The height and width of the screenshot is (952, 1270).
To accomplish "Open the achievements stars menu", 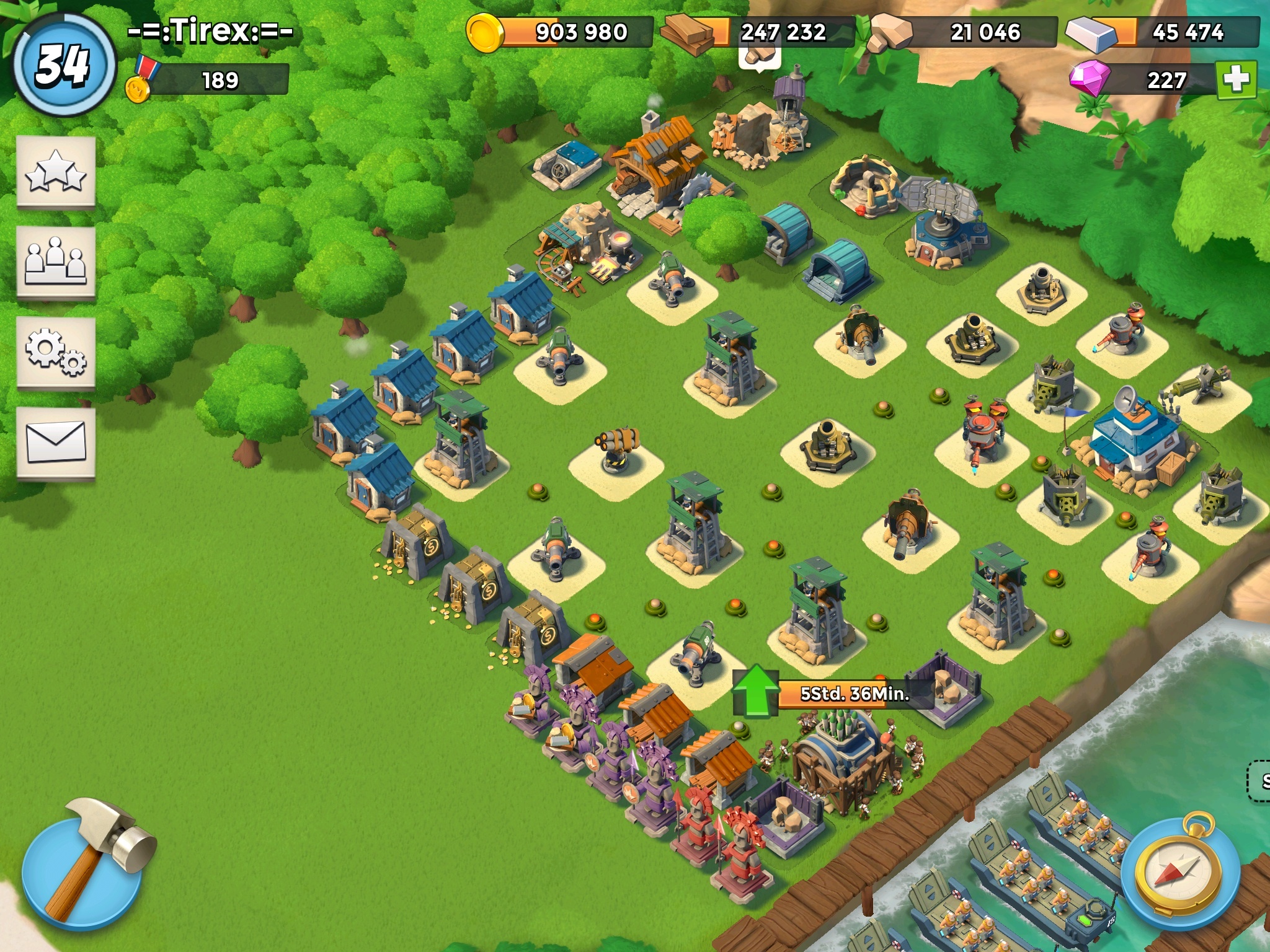I will point(56,172).
